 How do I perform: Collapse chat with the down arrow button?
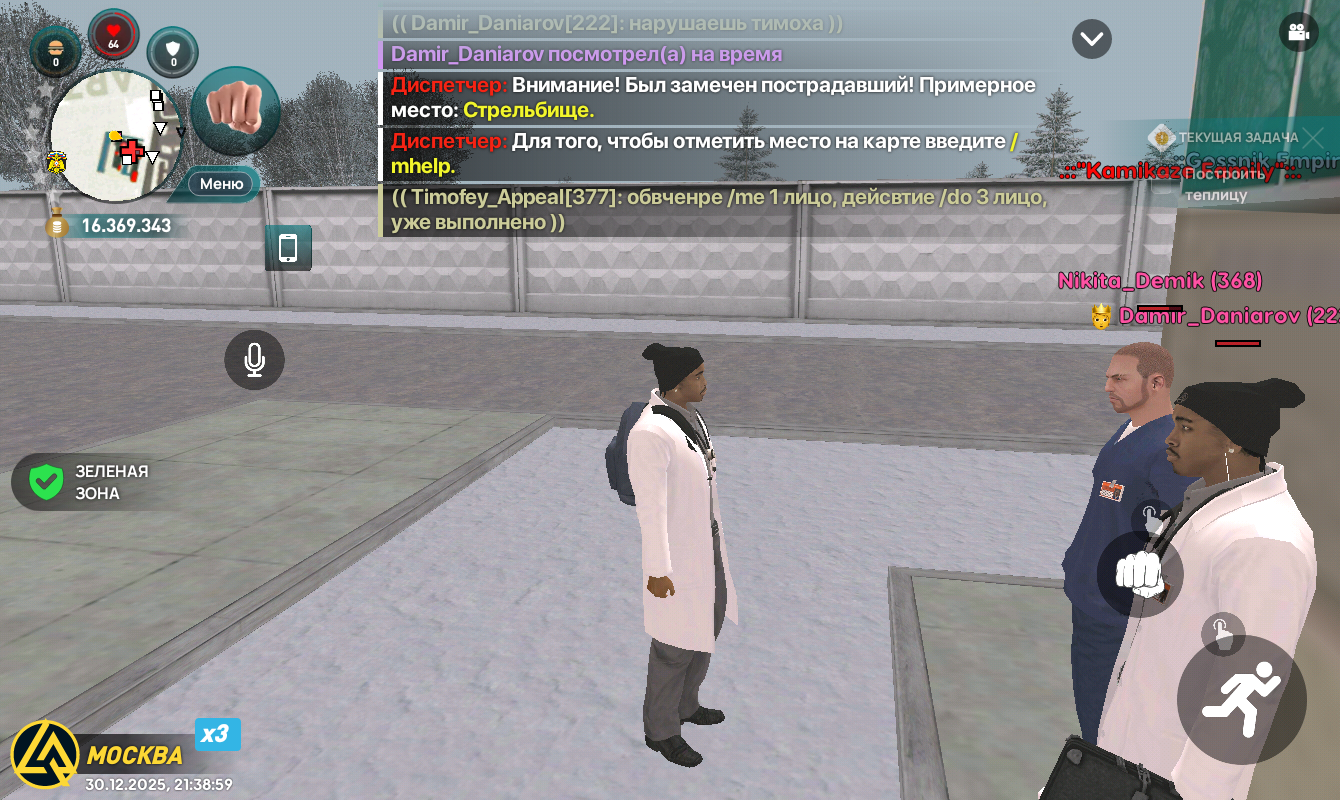[1092, 39]
